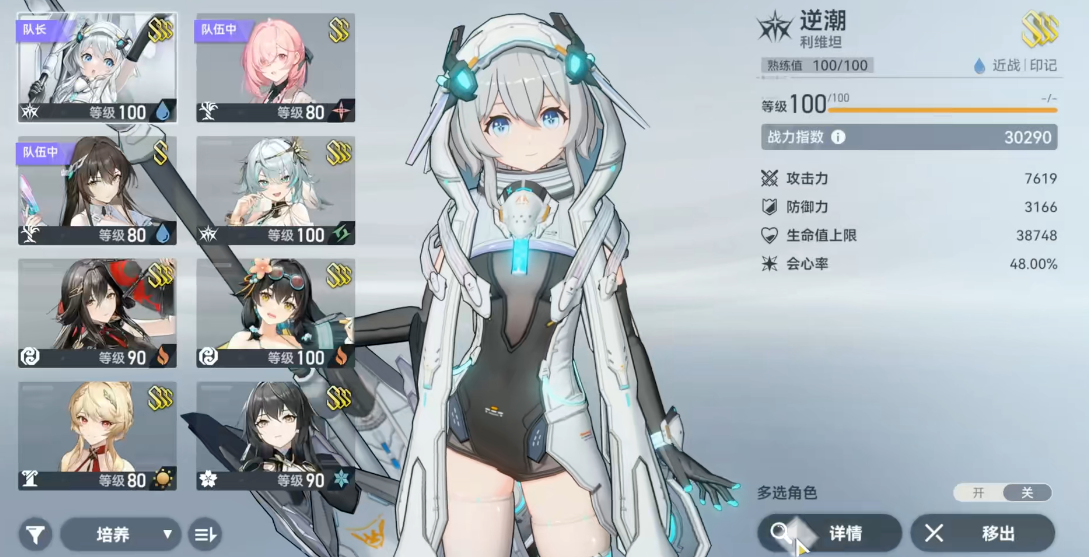Select the black-haired level 90 fire character
The image size is (1089, 557).
point(97,313)
